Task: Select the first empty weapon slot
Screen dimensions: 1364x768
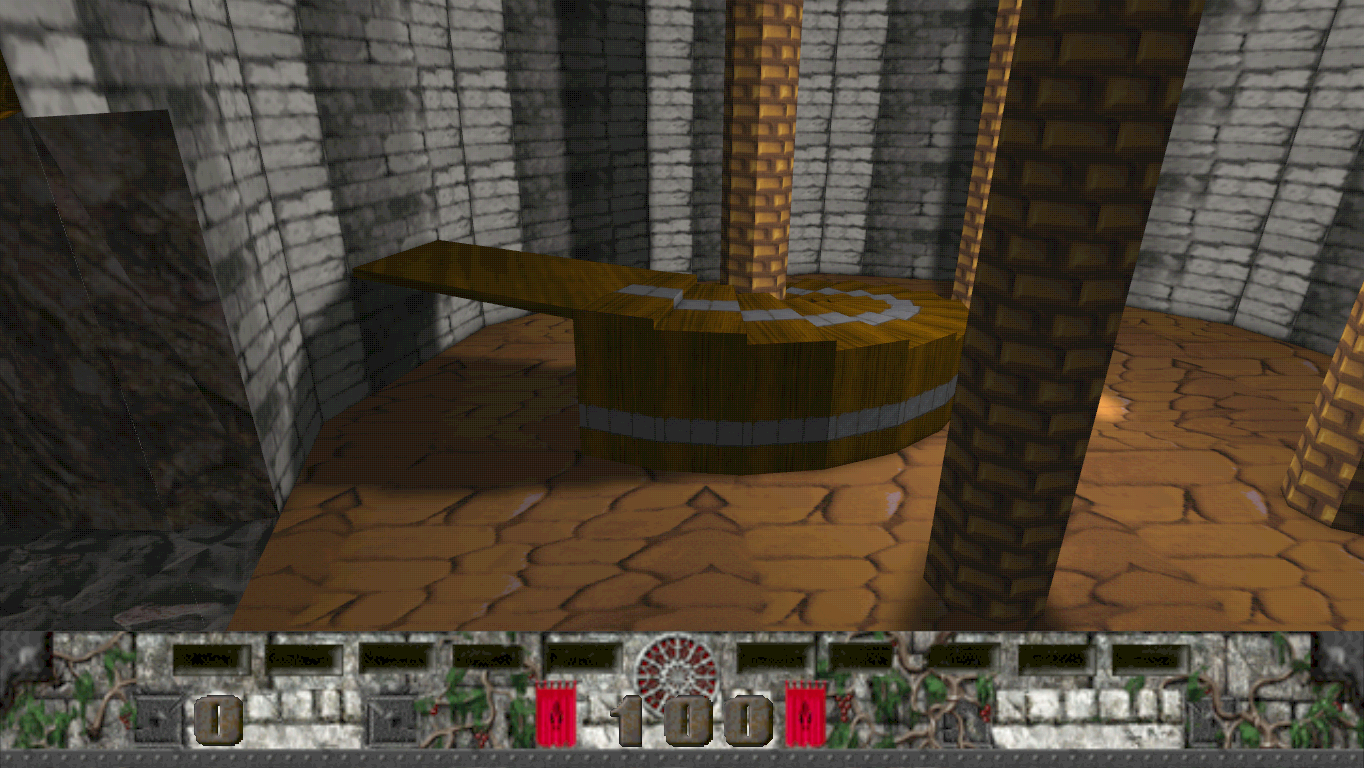Action: point(210,655)
